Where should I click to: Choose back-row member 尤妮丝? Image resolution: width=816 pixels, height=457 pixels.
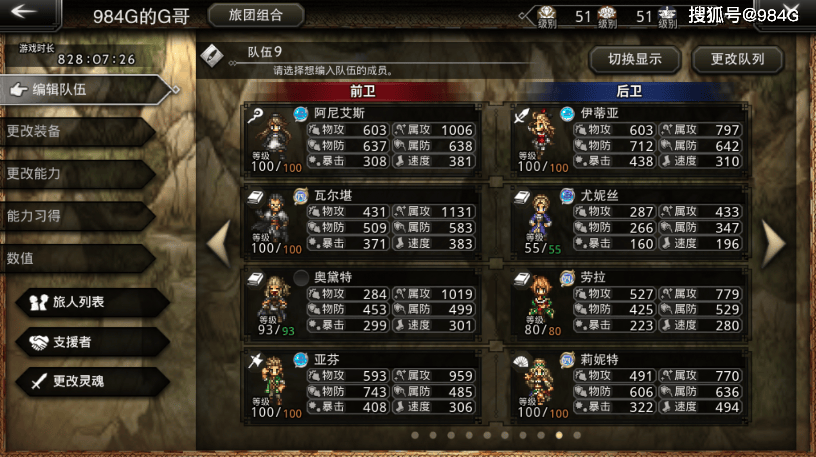[x=628, y=221]
